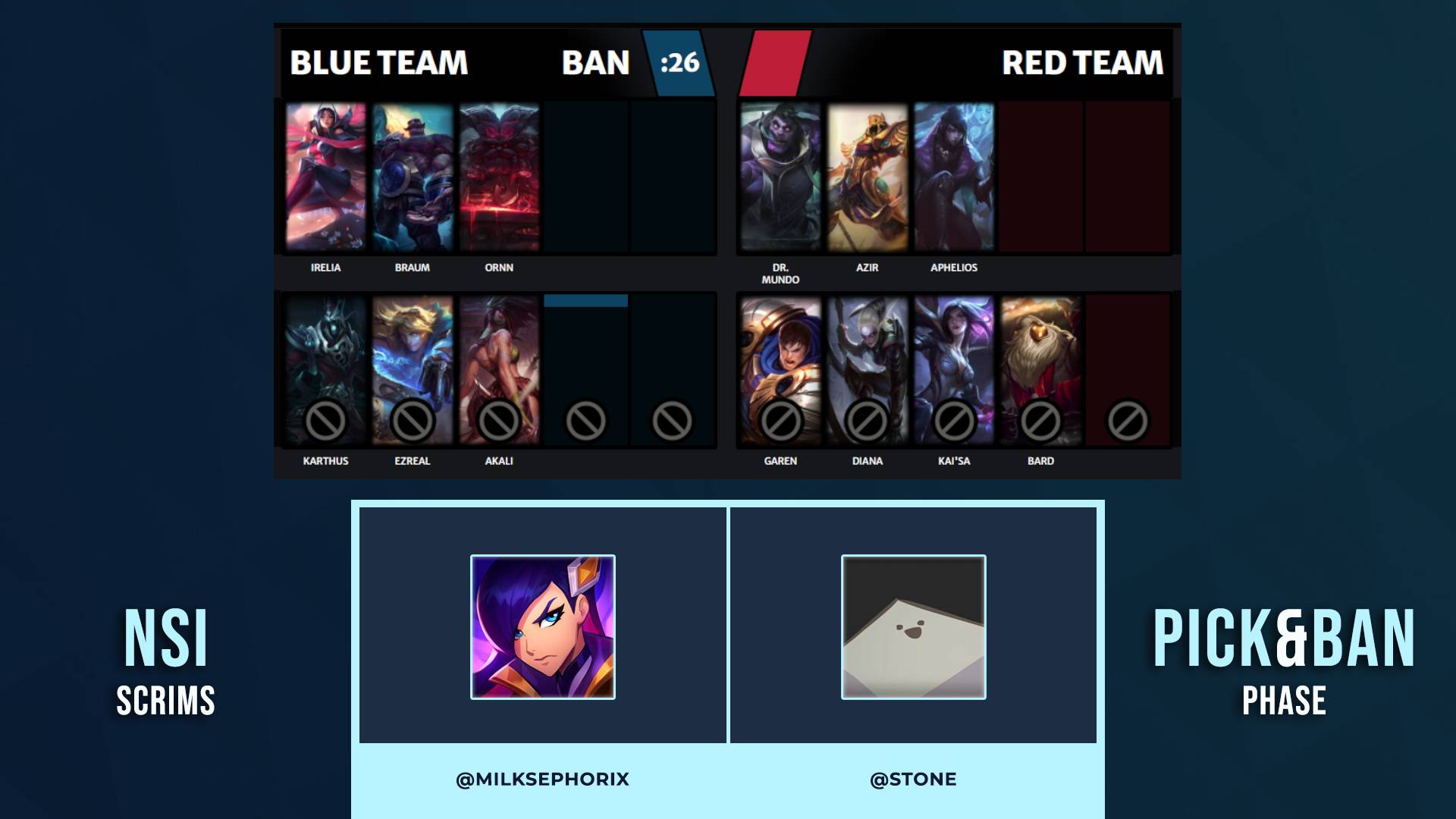The image size is (1456, 819).
Task: Select the banned Garen card
Action: (x=780, y=370)
